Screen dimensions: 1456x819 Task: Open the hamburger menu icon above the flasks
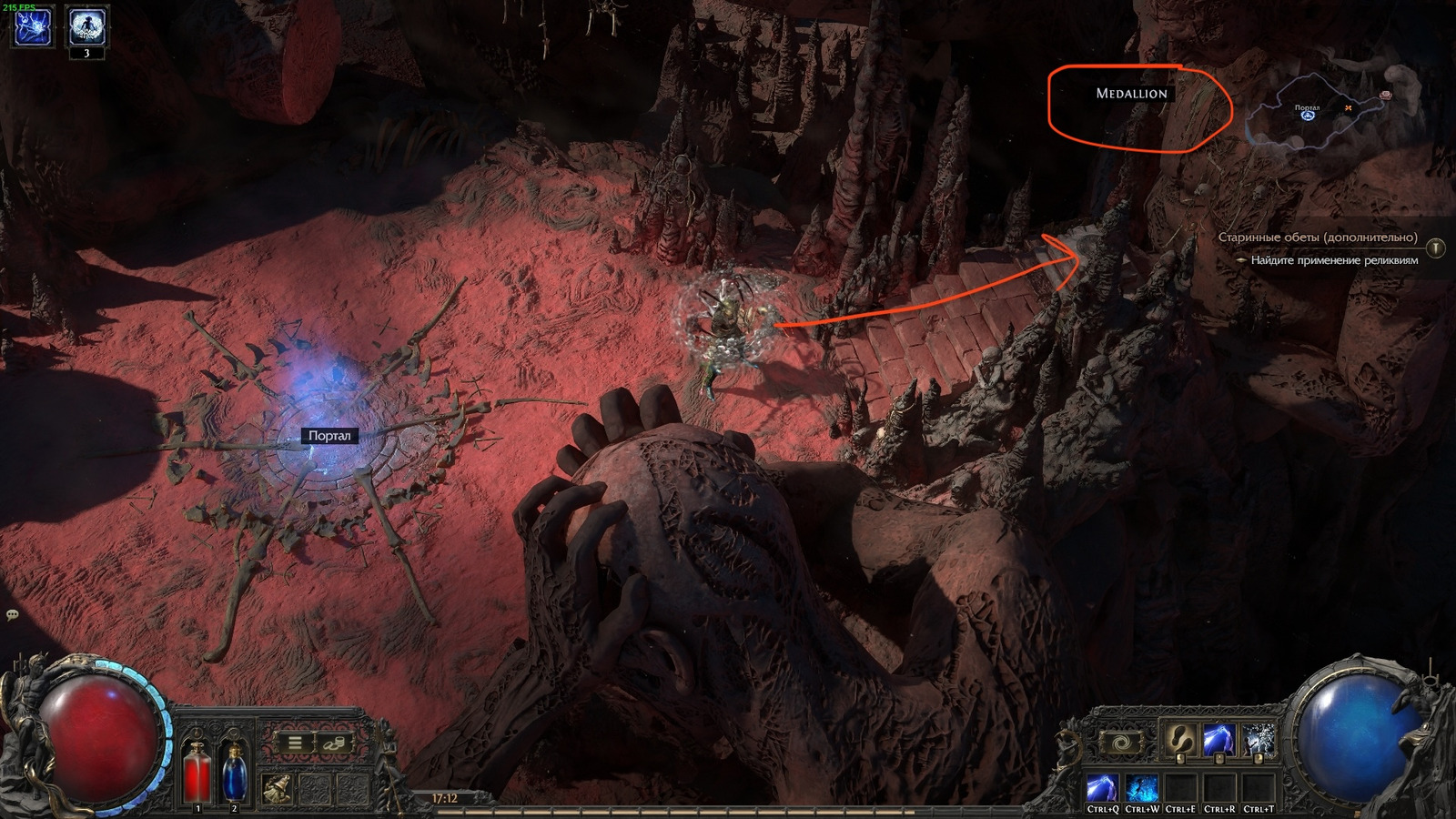295,742
